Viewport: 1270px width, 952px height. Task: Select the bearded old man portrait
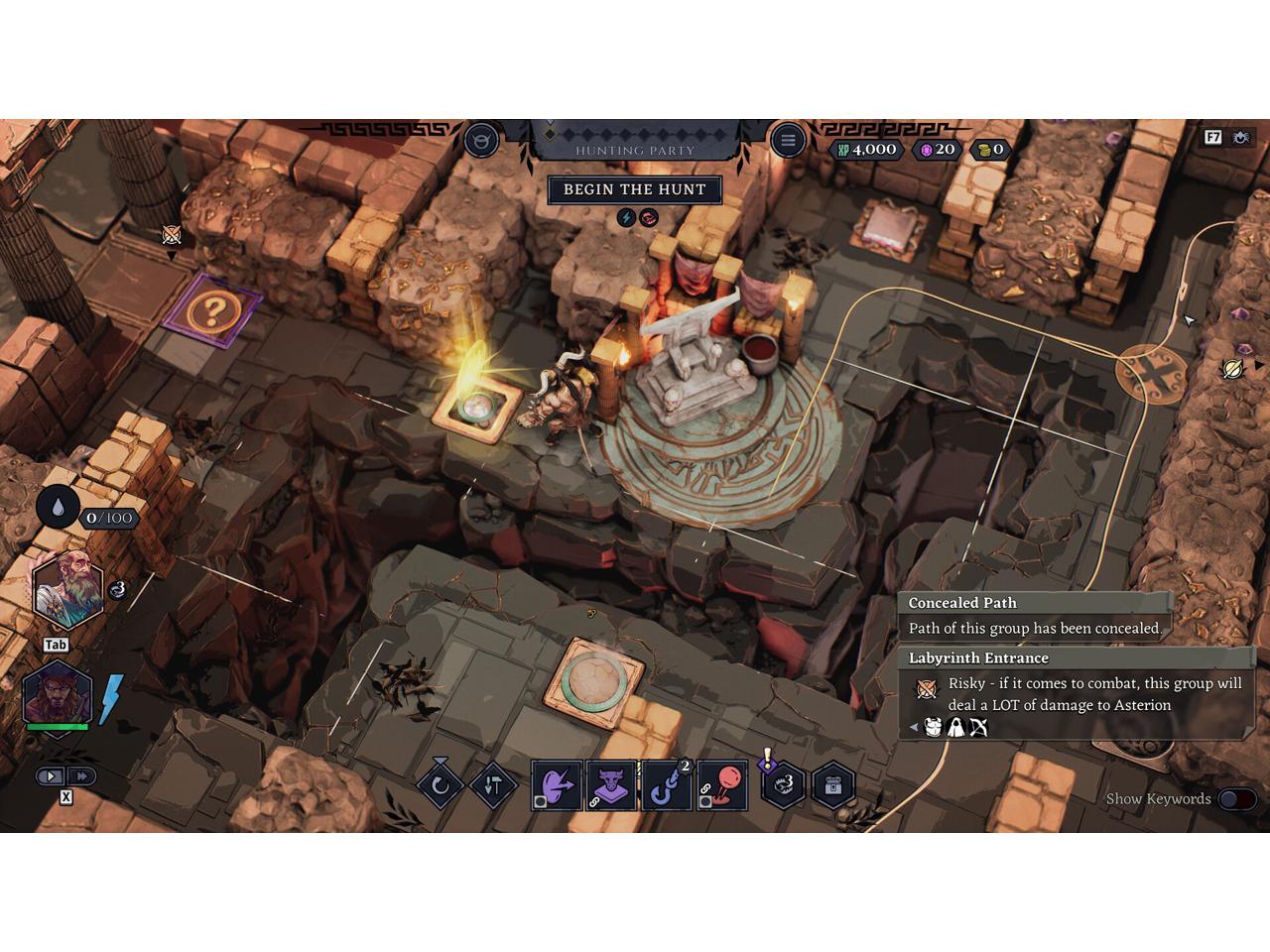pos(66,593)
